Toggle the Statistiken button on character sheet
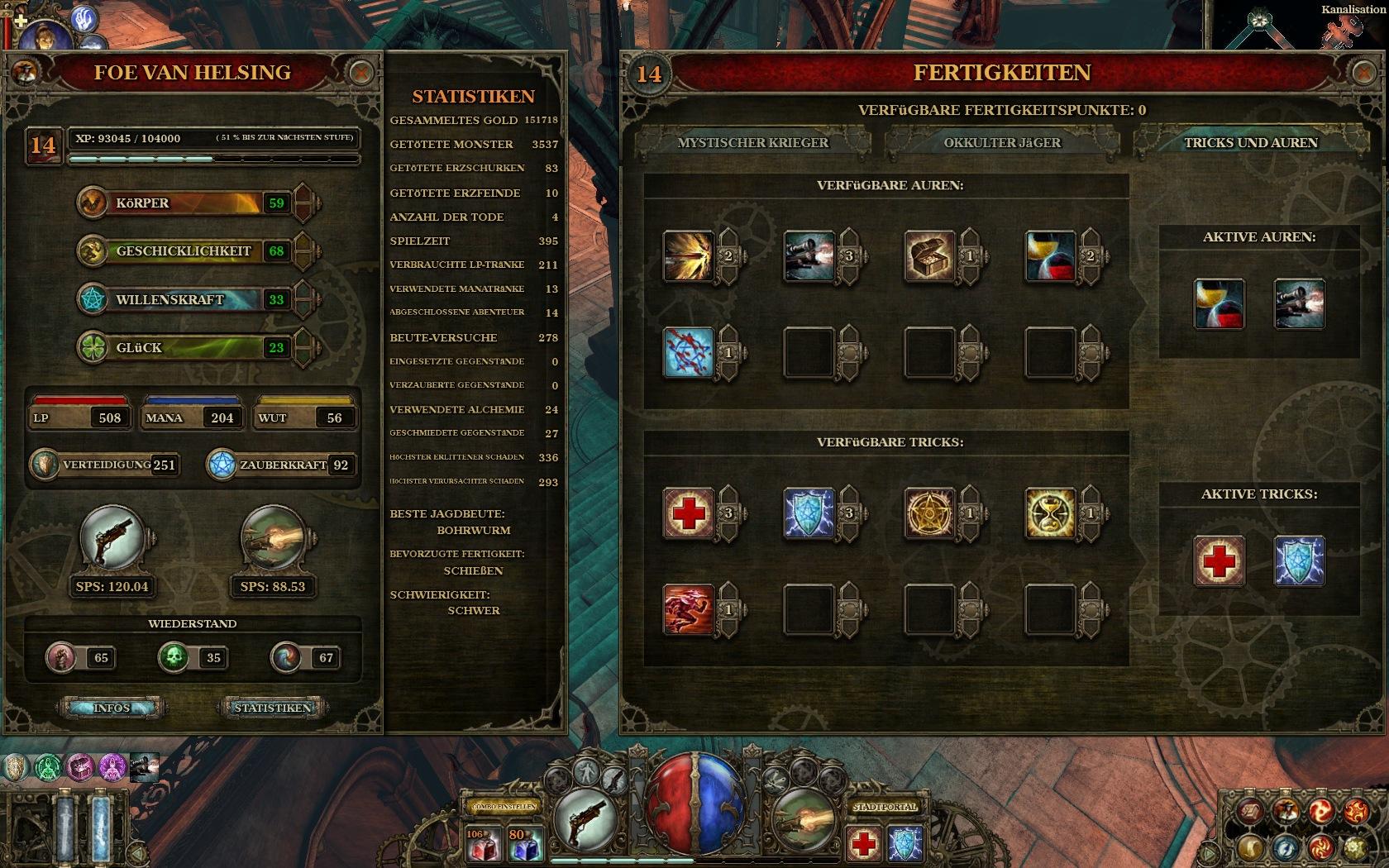1389x868 pixels. 272,708
